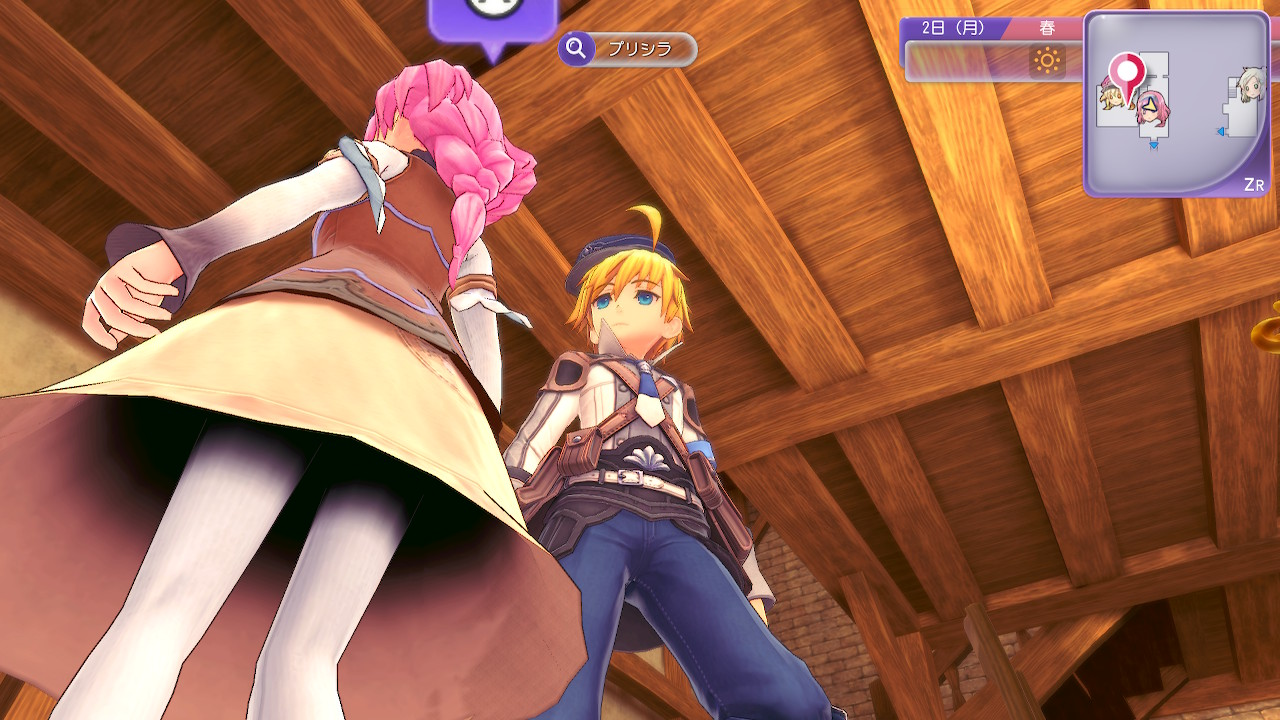Click the left-pointing blue exit arrow on the minimap
The height and width of the screenshot is (720, 1280).
pos(1222,132)
